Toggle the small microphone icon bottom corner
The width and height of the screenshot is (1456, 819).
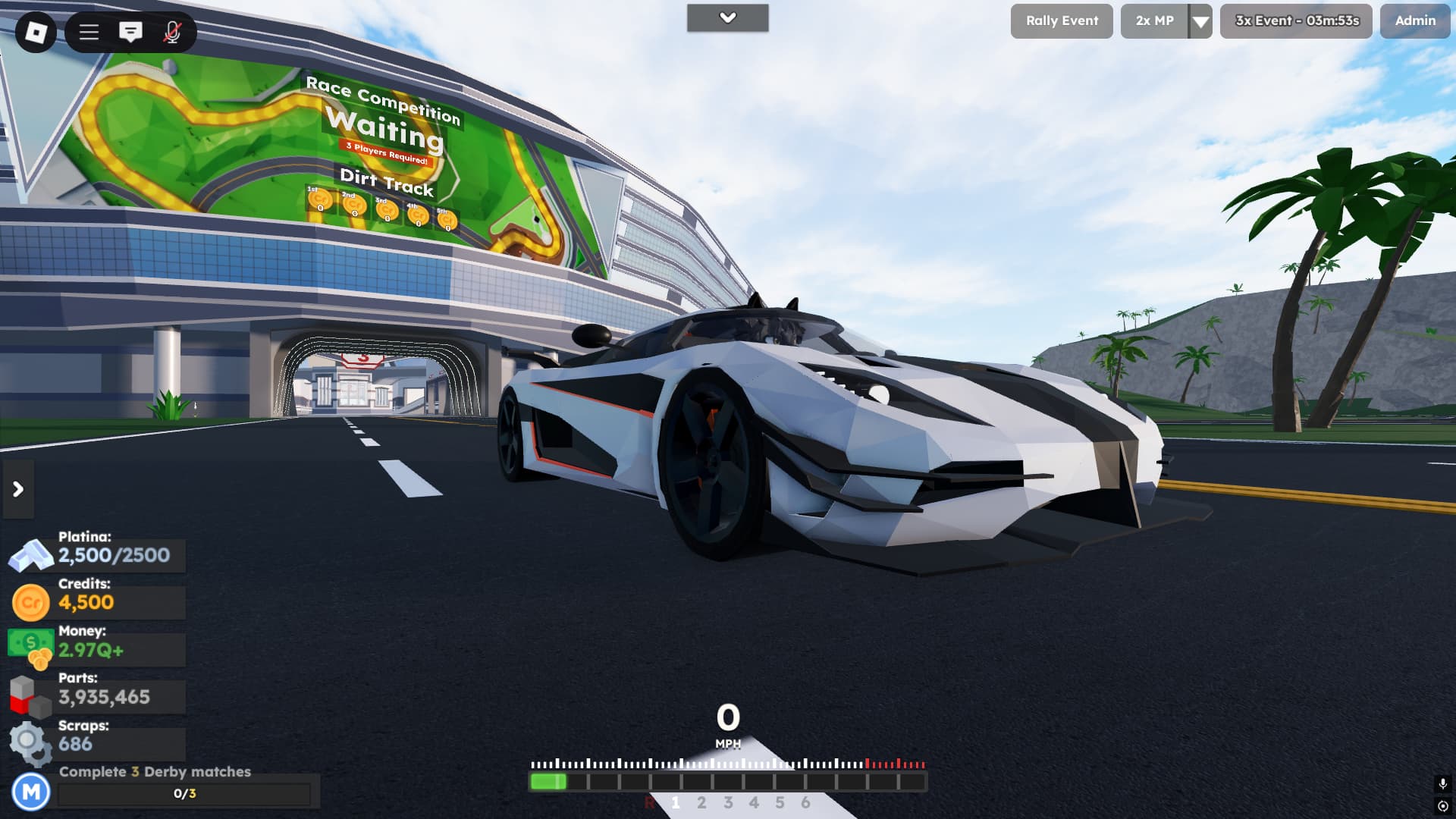click(1442, 783)
